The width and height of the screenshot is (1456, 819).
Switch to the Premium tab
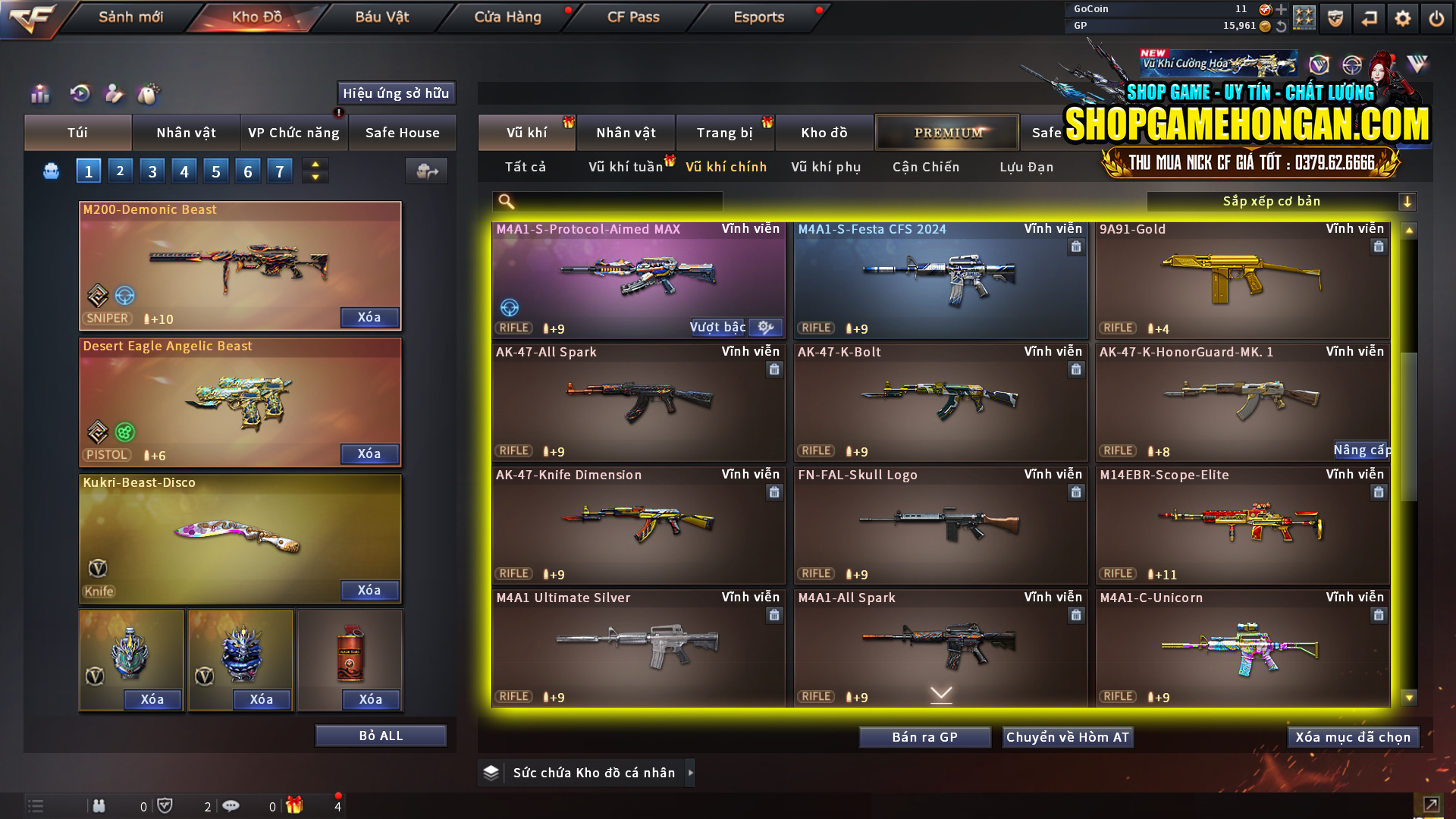coord(947,132)
